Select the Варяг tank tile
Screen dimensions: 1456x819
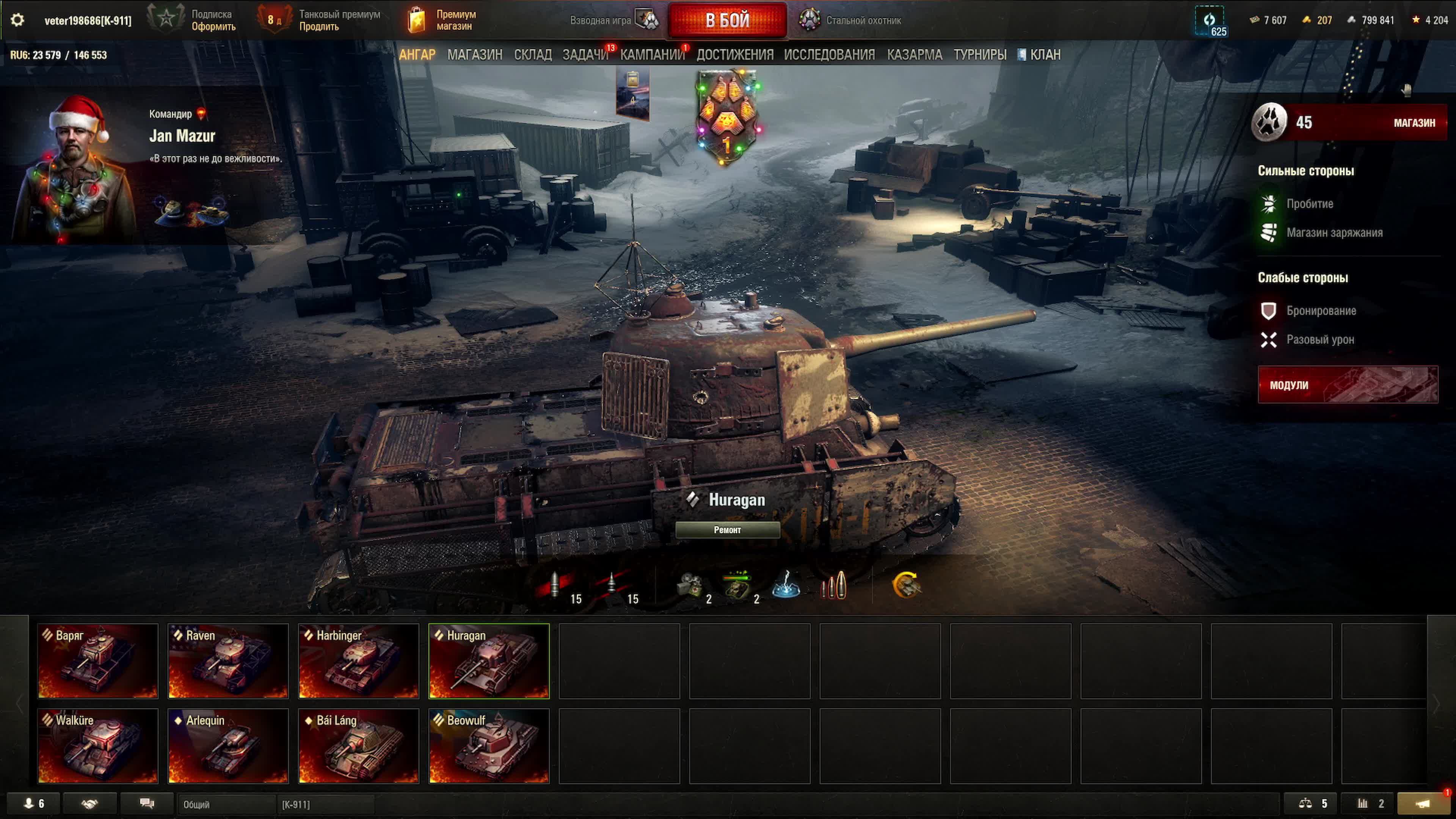(98, 661)
